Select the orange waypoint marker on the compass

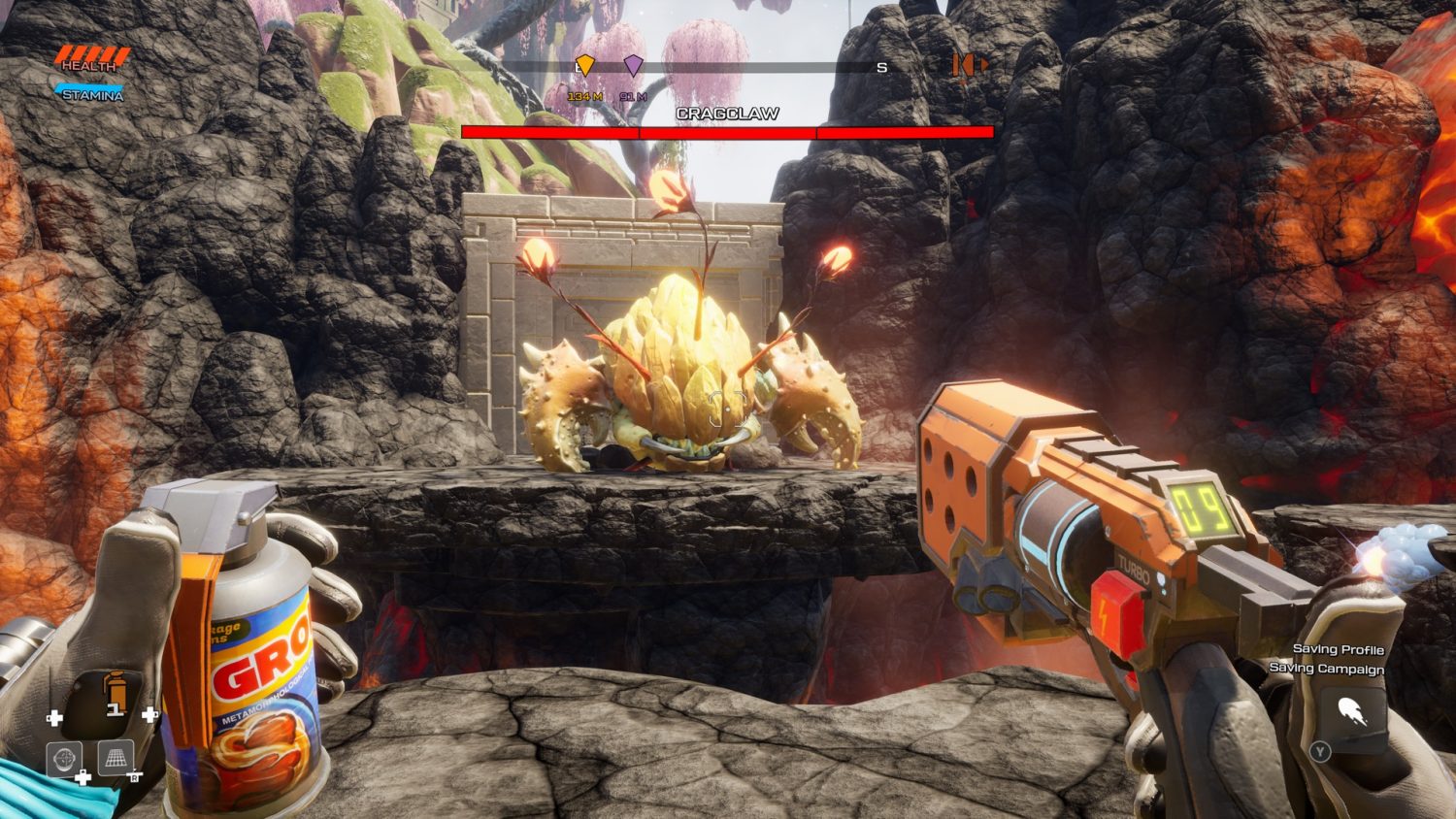pos(584,66)
